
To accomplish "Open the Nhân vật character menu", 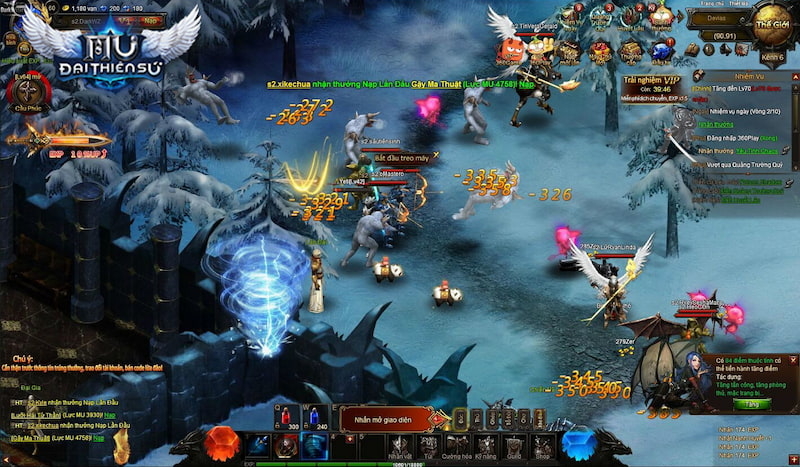I will click(401, 446).
